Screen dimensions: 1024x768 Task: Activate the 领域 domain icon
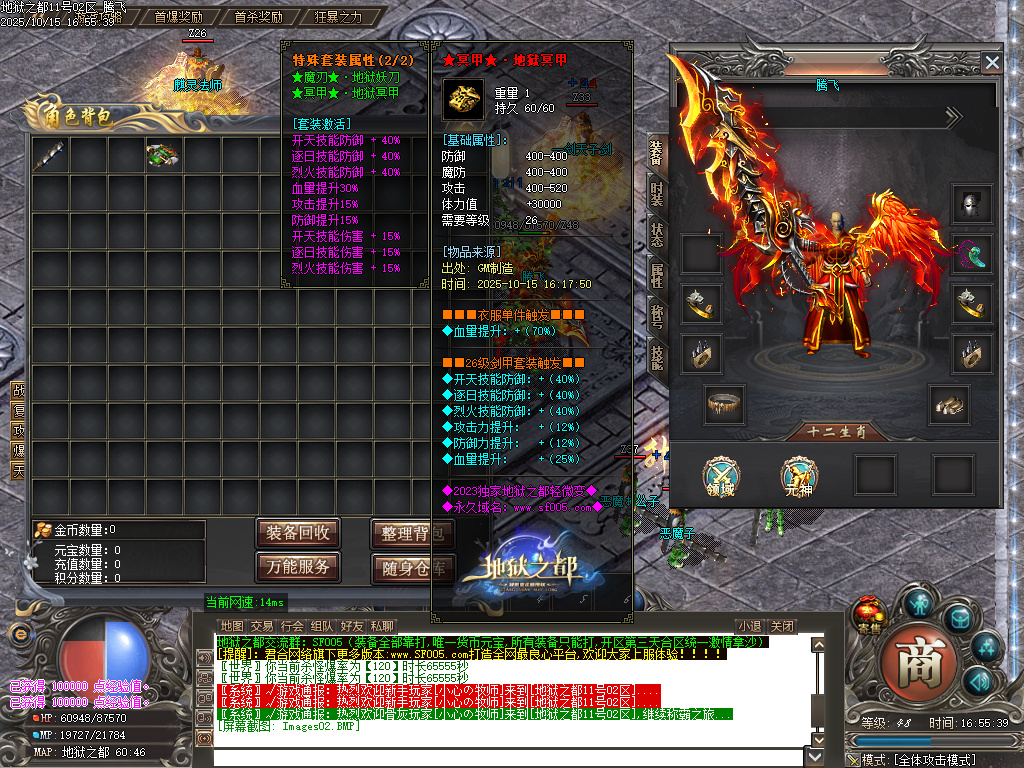tap(720, 474)
